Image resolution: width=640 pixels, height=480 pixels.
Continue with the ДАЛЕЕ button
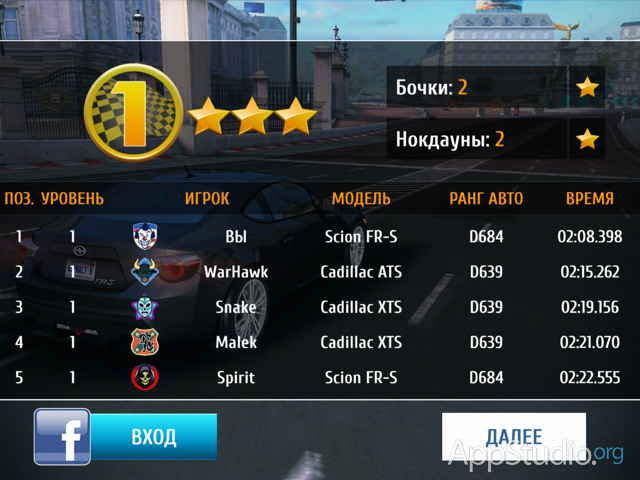click(x=513, y=437)
